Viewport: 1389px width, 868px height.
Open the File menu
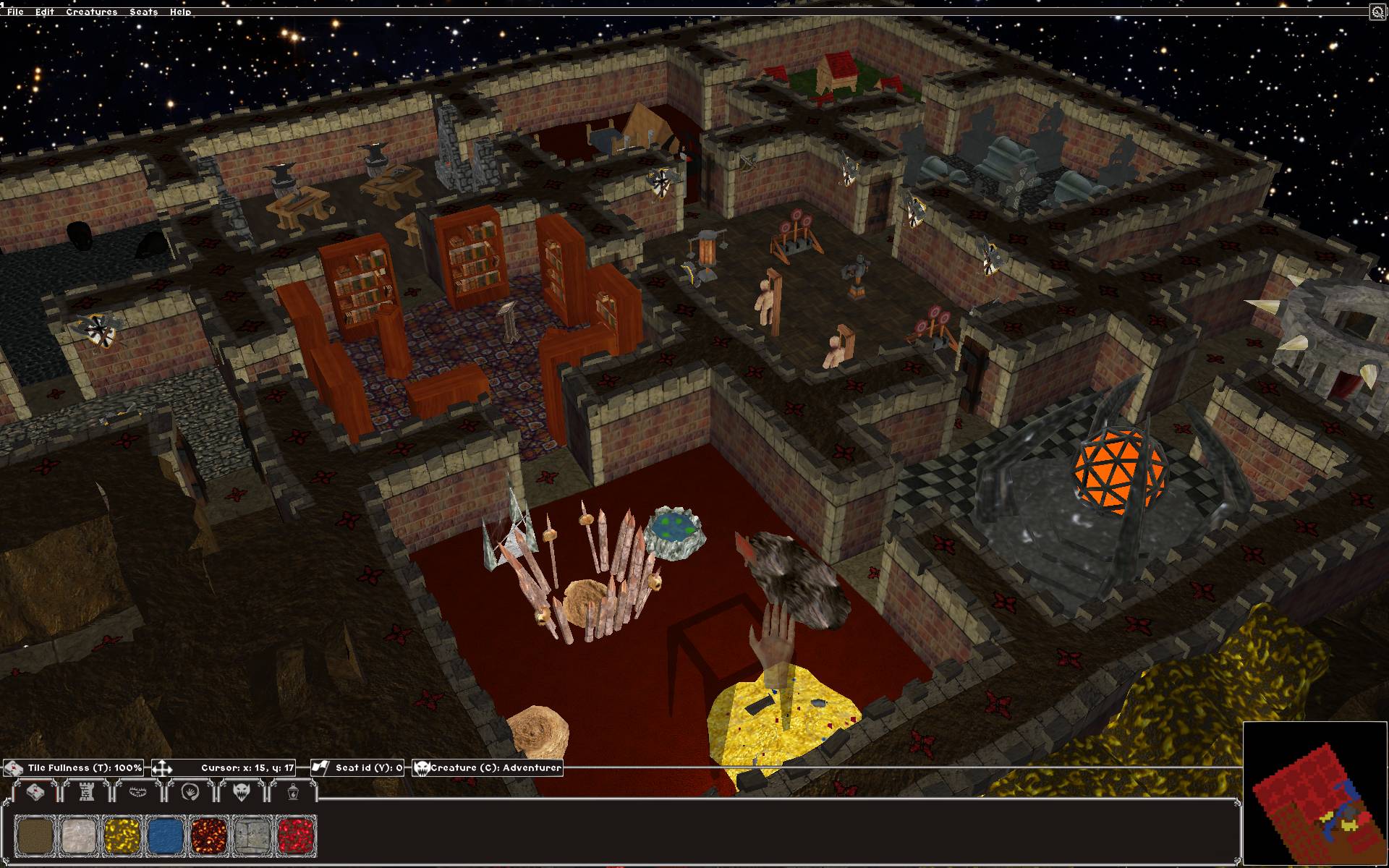pos(15,12)
